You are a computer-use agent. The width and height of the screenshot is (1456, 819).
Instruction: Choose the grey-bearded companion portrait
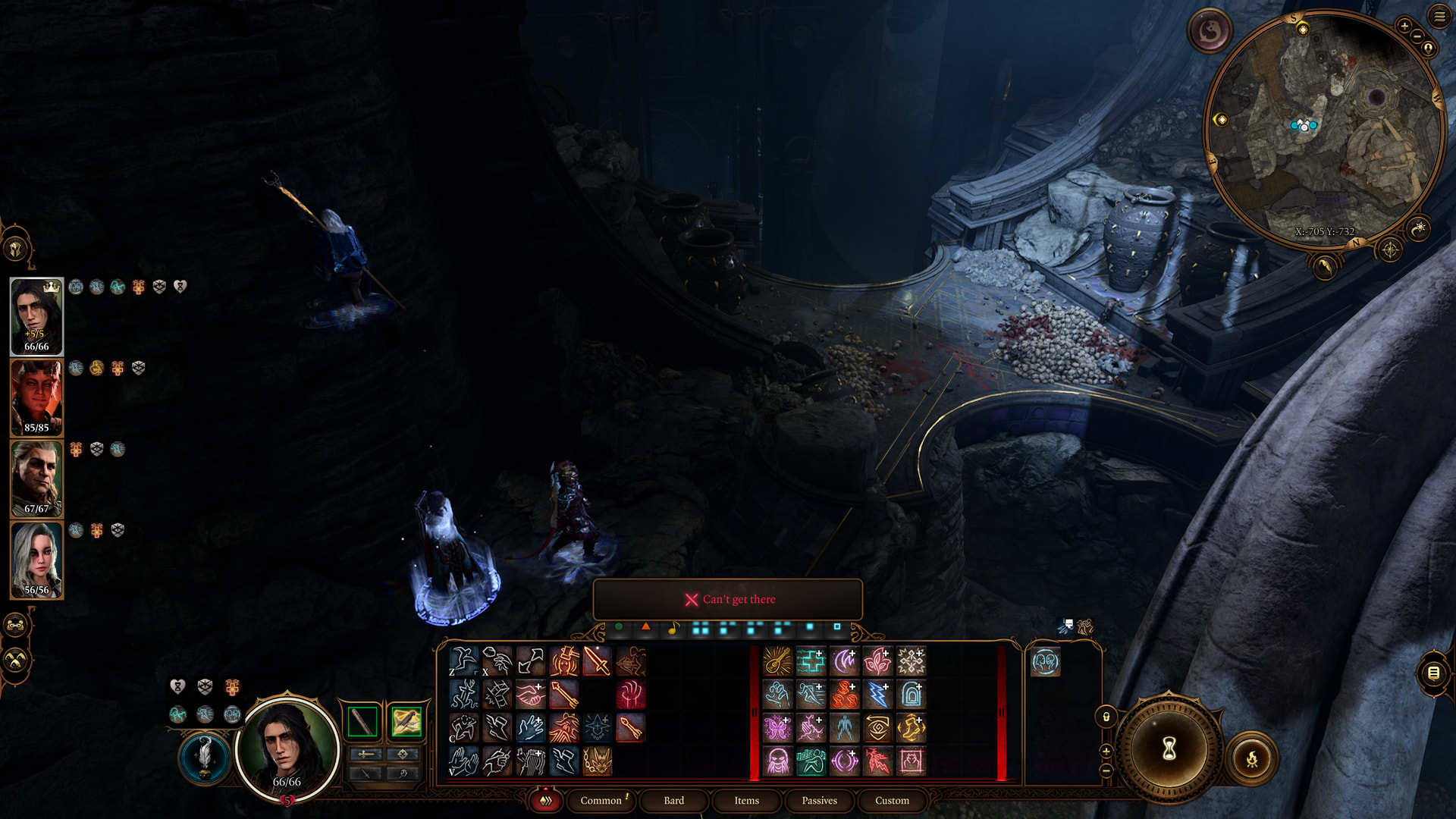pyautogui.click(x=36, y=479)
